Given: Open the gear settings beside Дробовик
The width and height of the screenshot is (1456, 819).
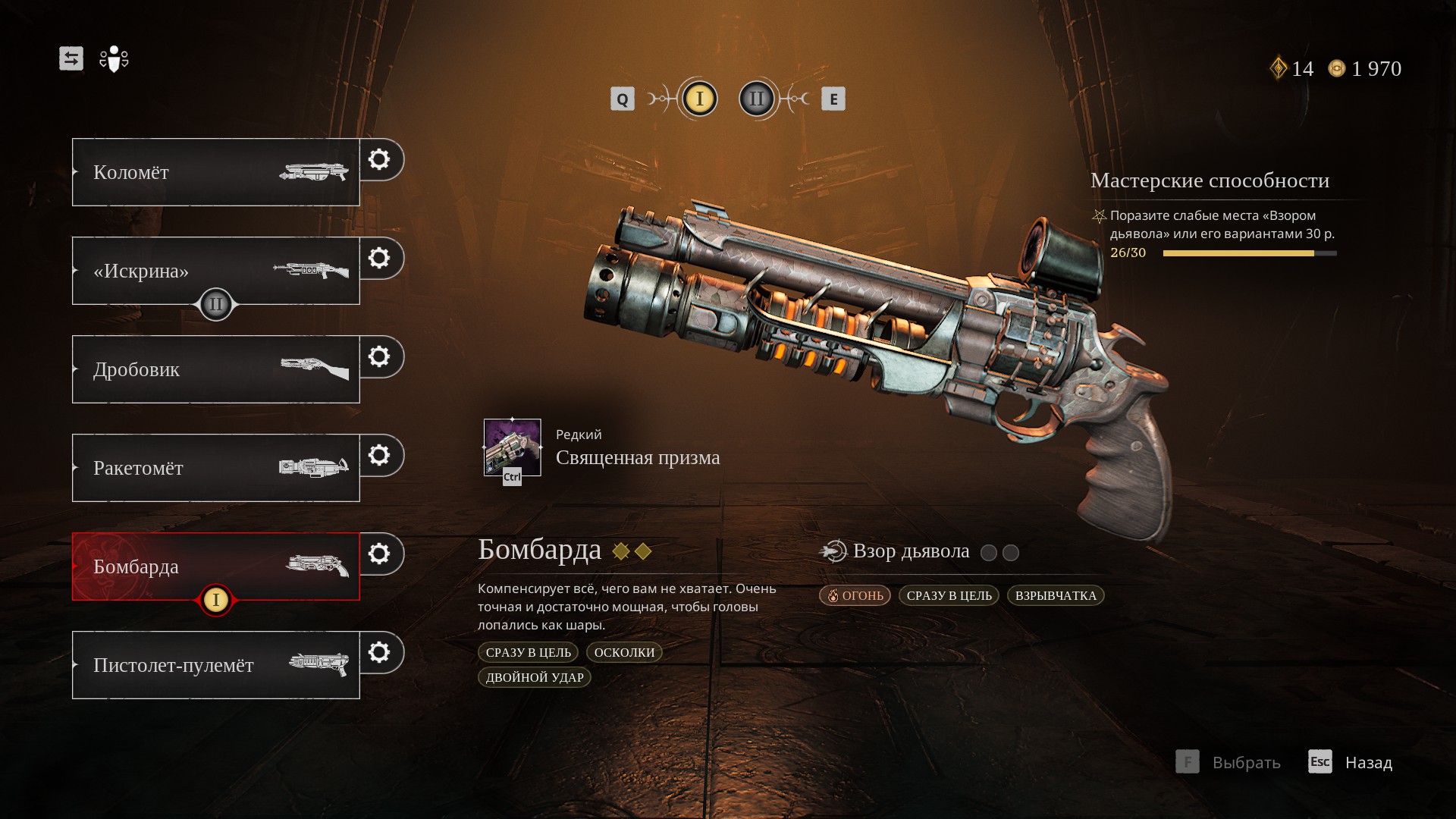Looking at the screenshot, I should click(x=379, y=356).
